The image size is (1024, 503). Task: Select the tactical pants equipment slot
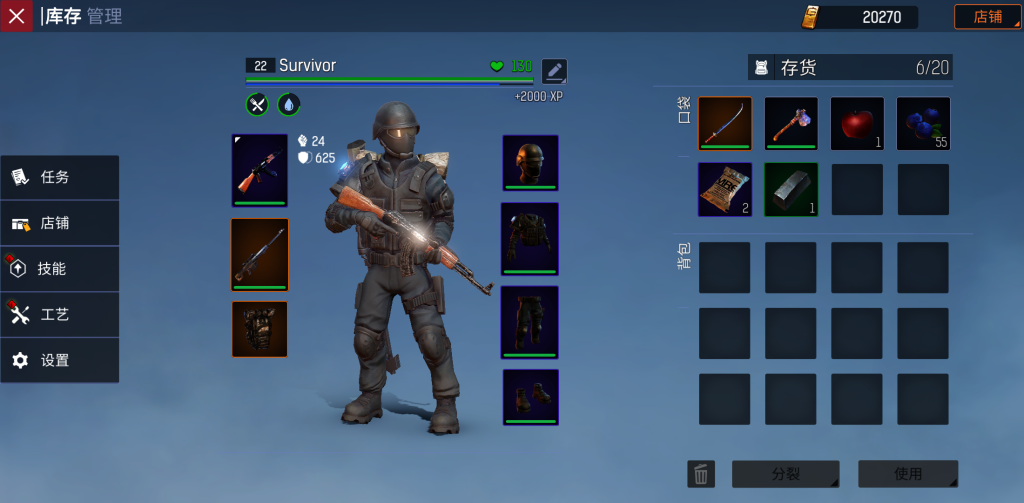pyautogui.click(x=530, y=322)
